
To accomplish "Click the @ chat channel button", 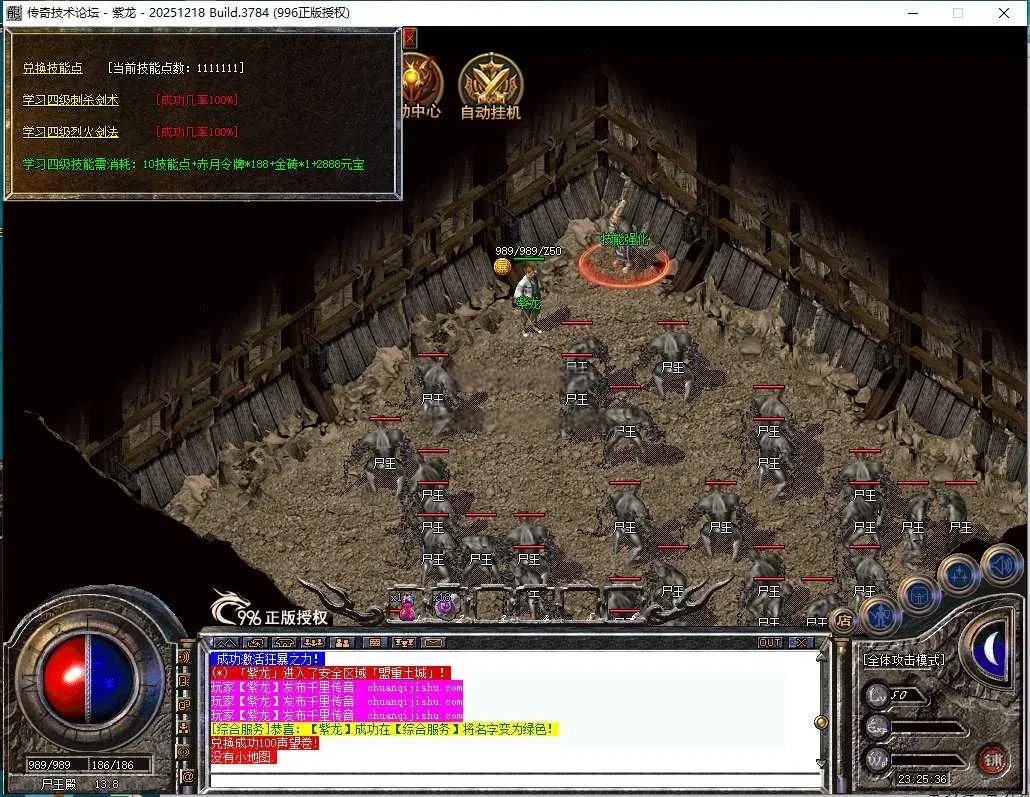I will 187,776.
